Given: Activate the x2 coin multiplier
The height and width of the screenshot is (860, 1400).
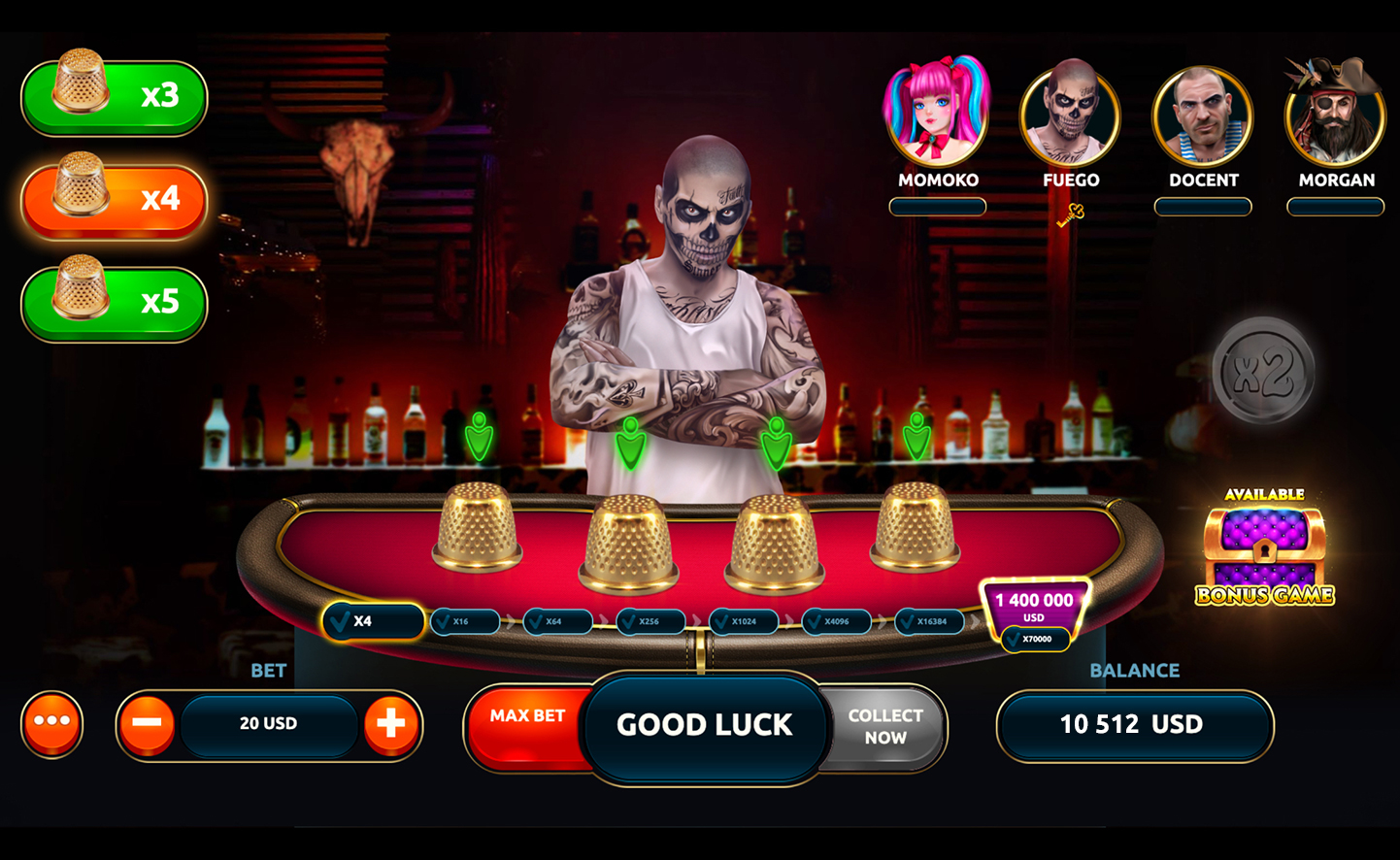Looking at the screenshot, I should point(1263,370).
